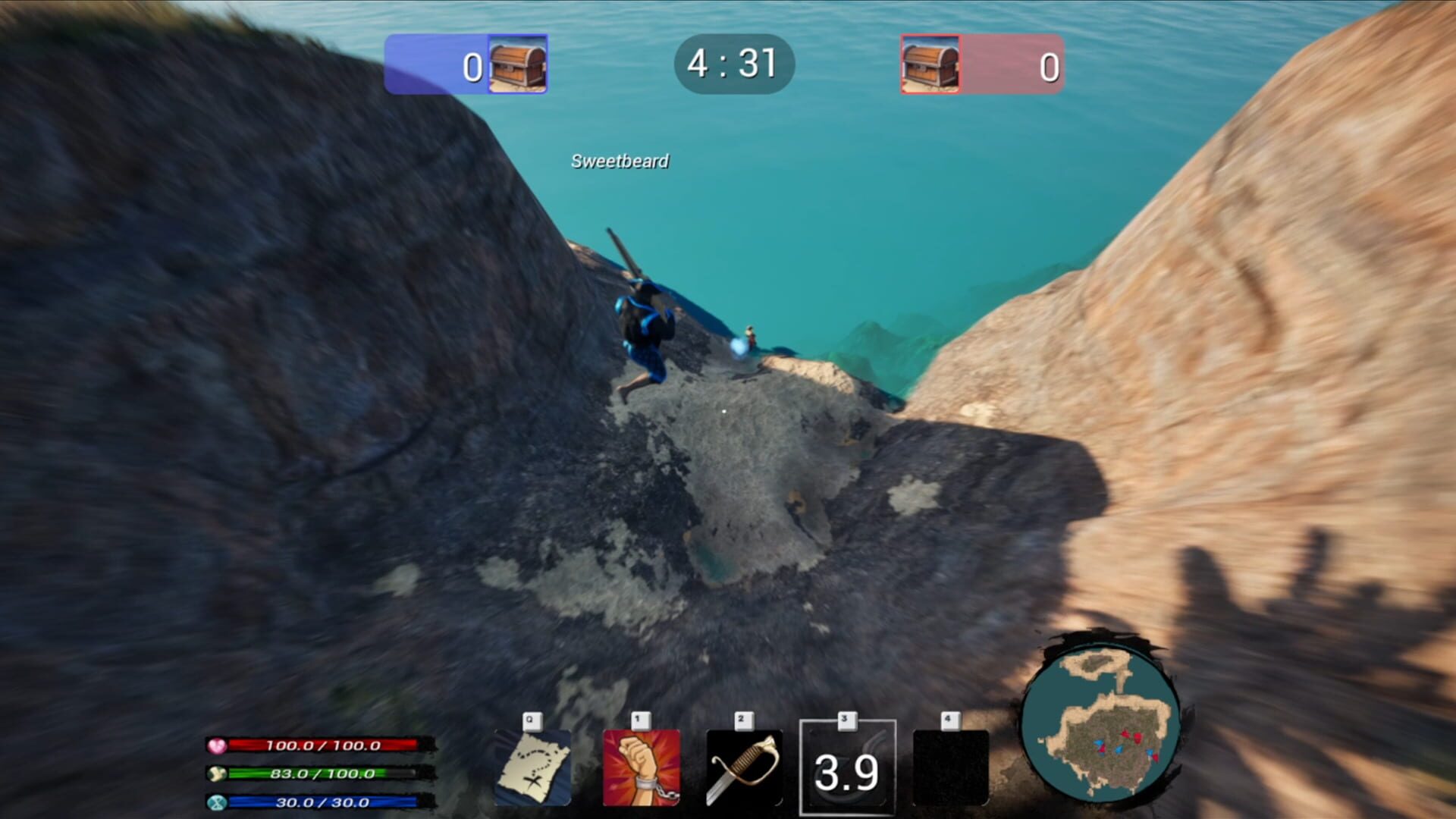The width and height of the screenshot is (1456, 819).
Task: Click the Sweetbeard player nameplate
Action: [619, 161]
